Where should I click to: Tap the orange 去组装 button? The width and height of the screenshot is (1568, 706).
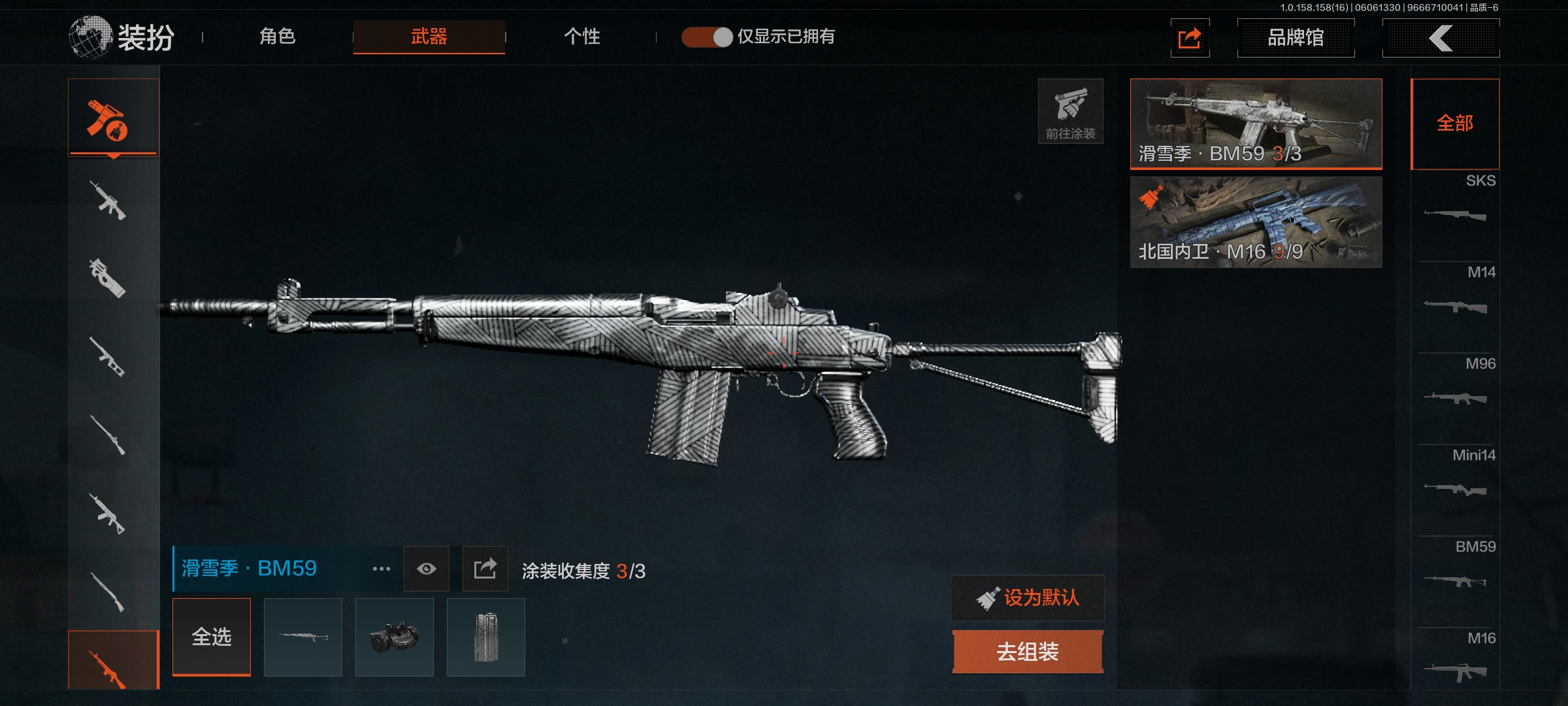tap(1028, 652)
